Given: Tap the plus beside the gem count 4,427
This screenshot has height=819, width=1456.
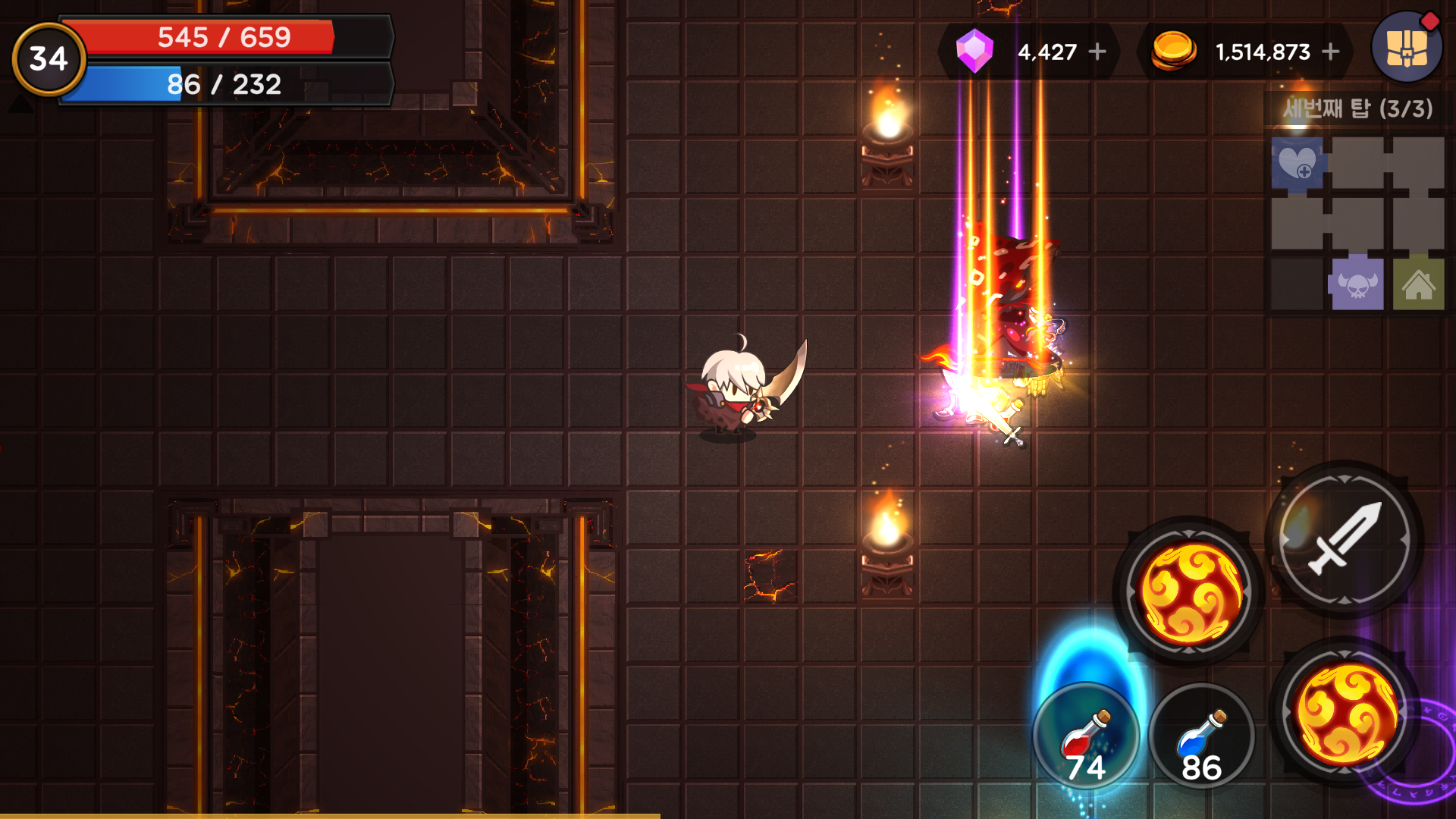Looking at the screenshot, I should 1098,52.
